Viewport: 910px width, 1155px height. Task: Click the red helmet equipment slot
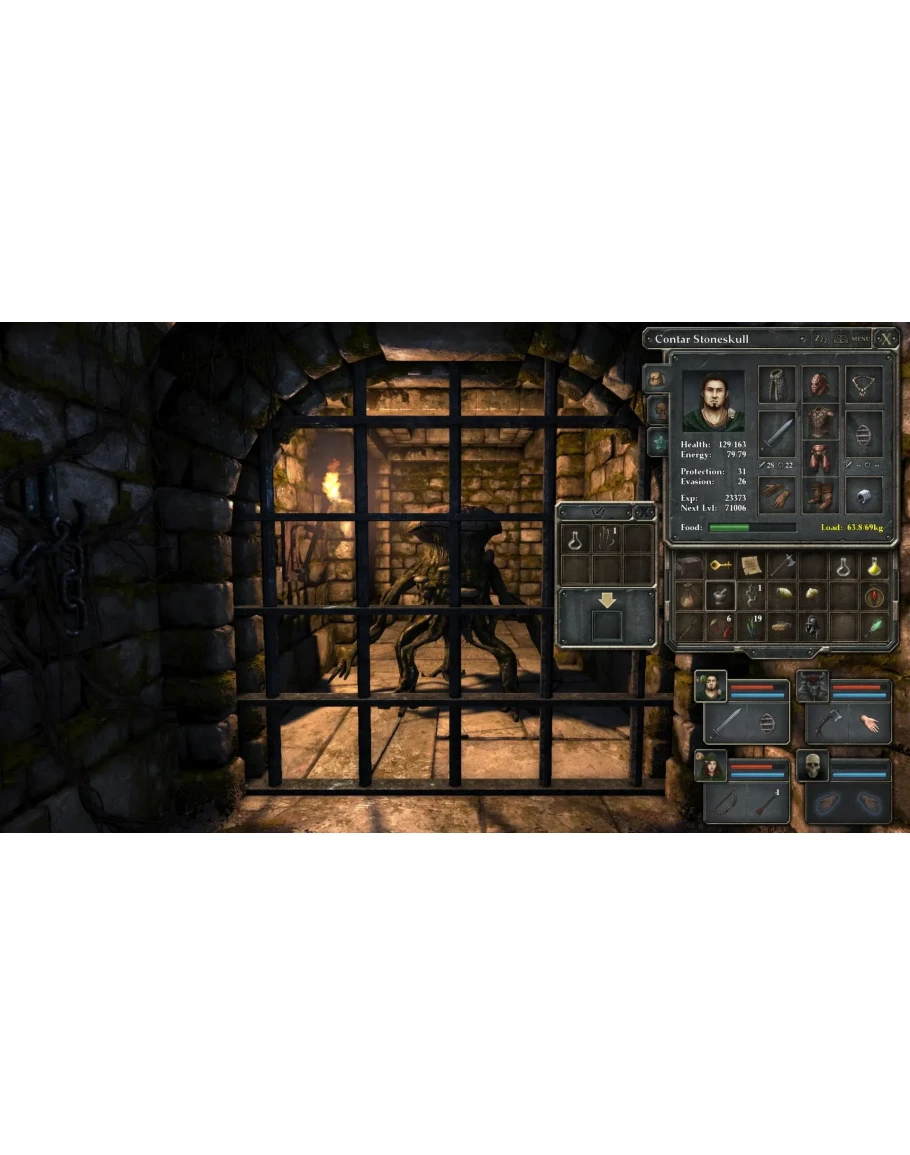[820, 384]
